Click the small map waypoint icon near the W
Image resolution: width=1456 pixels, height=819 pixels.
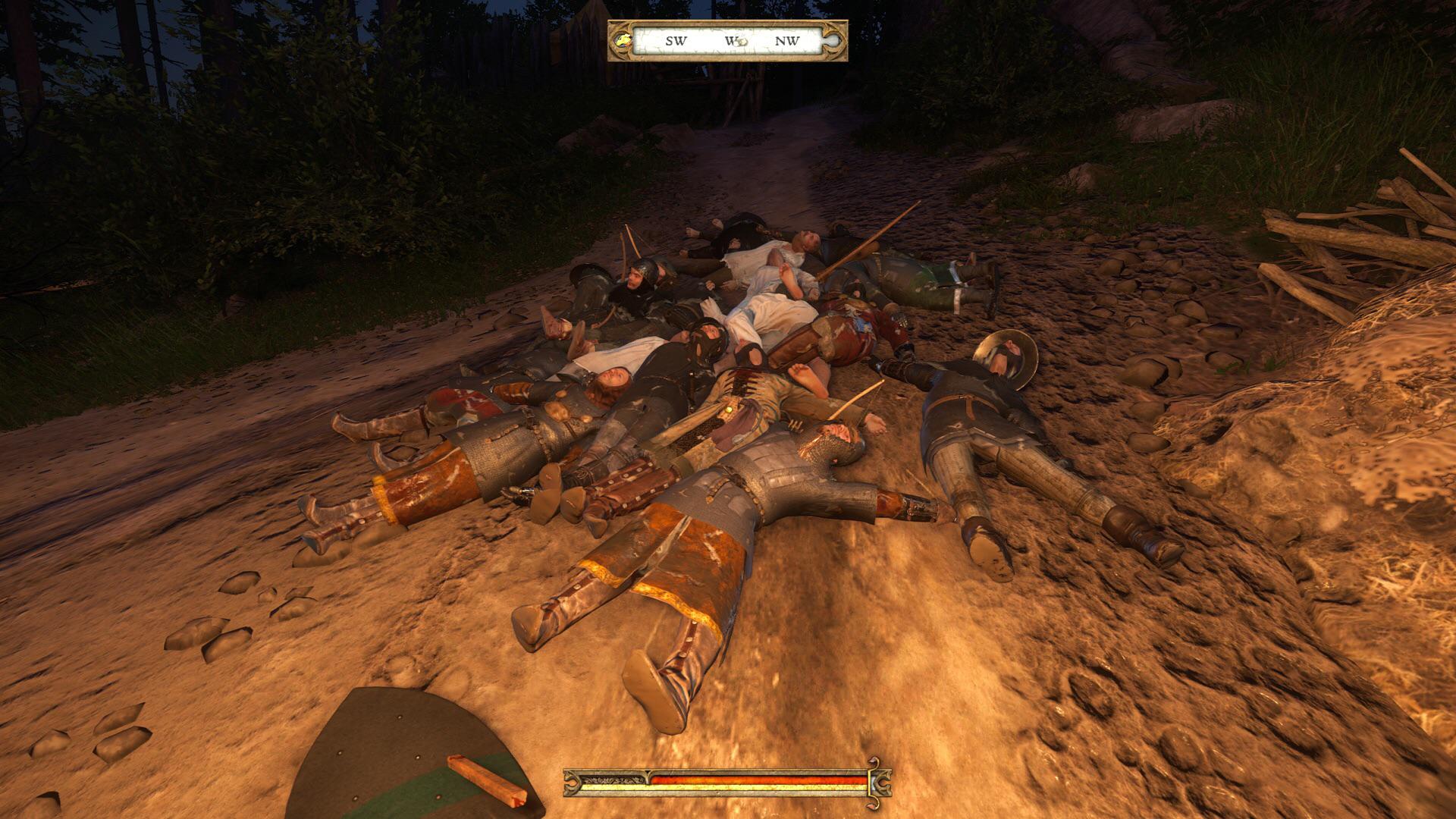[742, 42]
